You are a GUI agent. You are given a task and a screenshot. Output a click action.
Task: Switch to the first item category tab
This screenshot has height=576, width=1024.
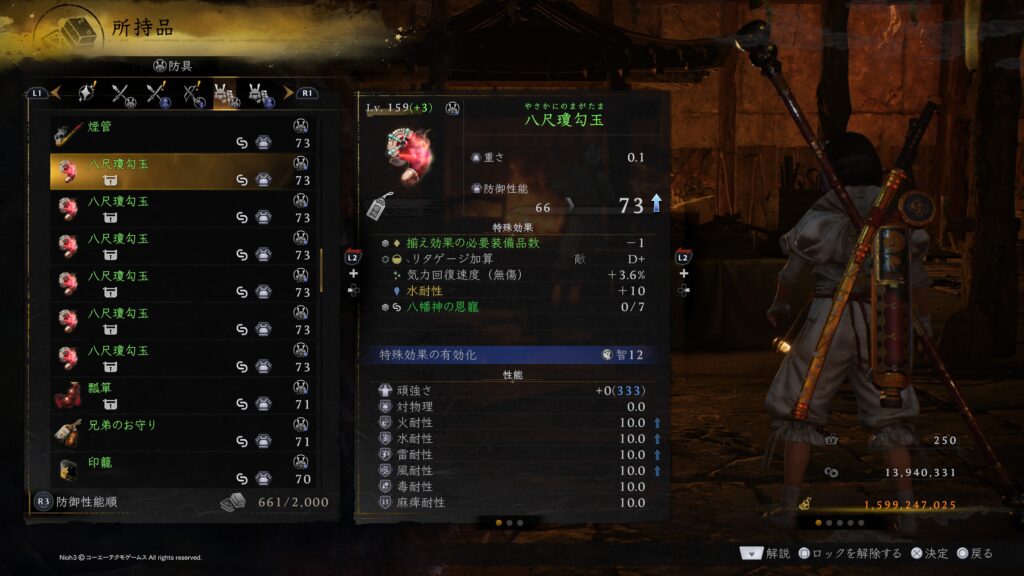(x=86, y=94)
